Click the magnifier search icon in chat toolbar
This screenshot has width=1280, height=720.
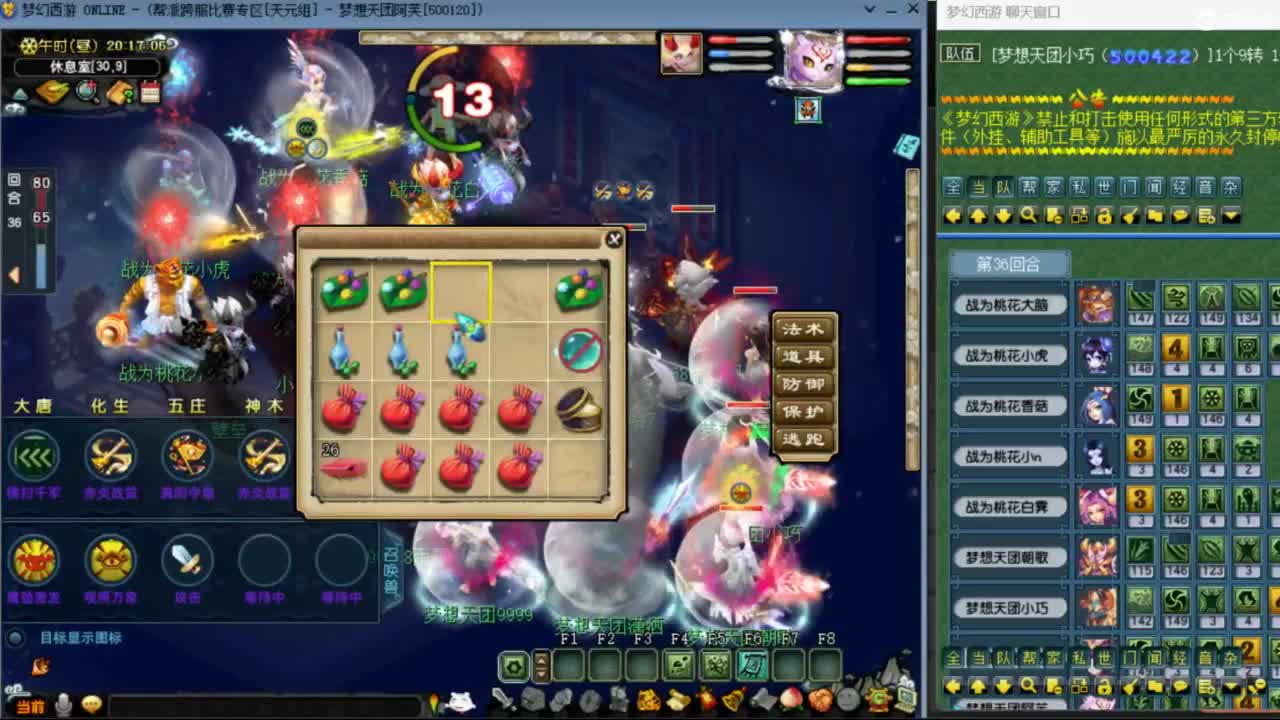click(x=1028, y=215)
